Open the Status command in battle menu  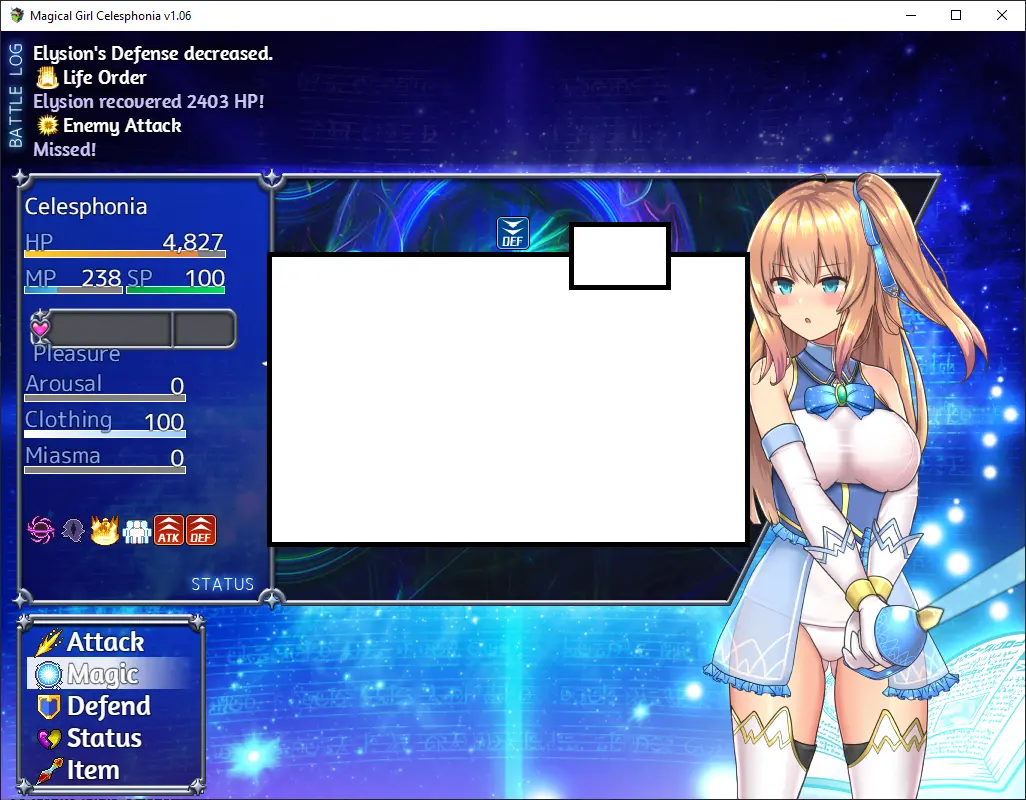[x=104, y=738]
